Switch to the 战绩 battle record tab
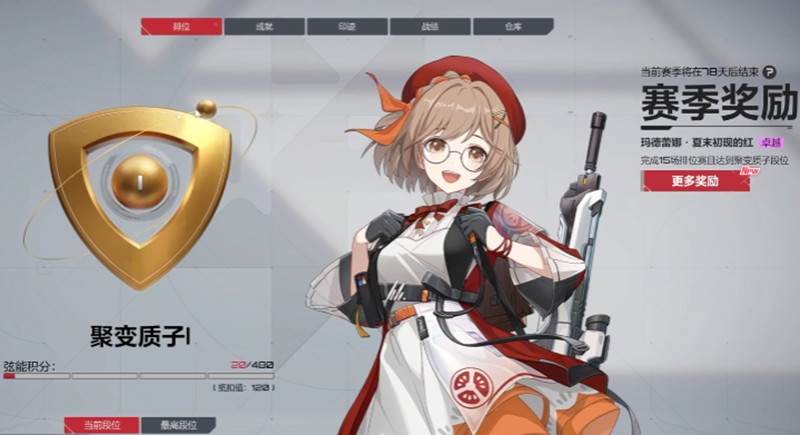Image resolution: width=800 pixels, height=435 pixels. pos(429,26)
